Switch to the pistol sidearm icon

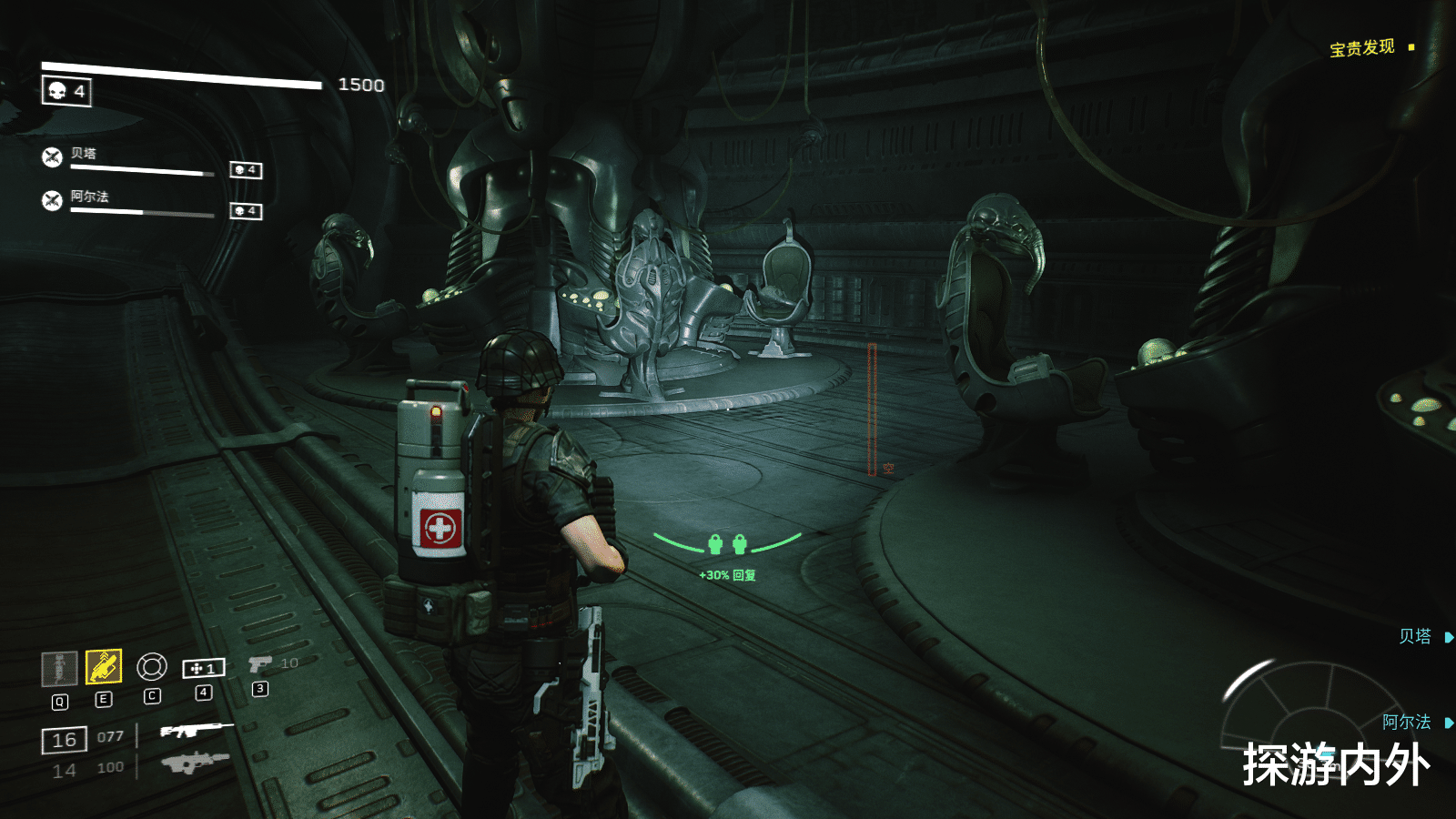point(260,664)
